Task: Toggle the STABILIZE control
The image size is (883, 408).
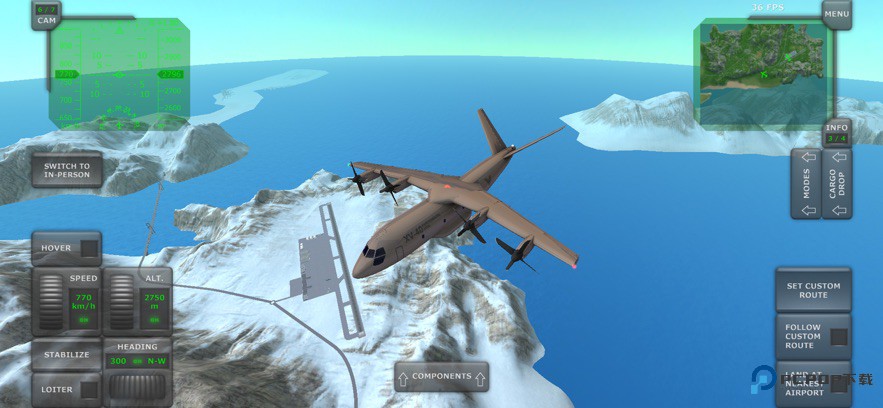Action: 66,354
